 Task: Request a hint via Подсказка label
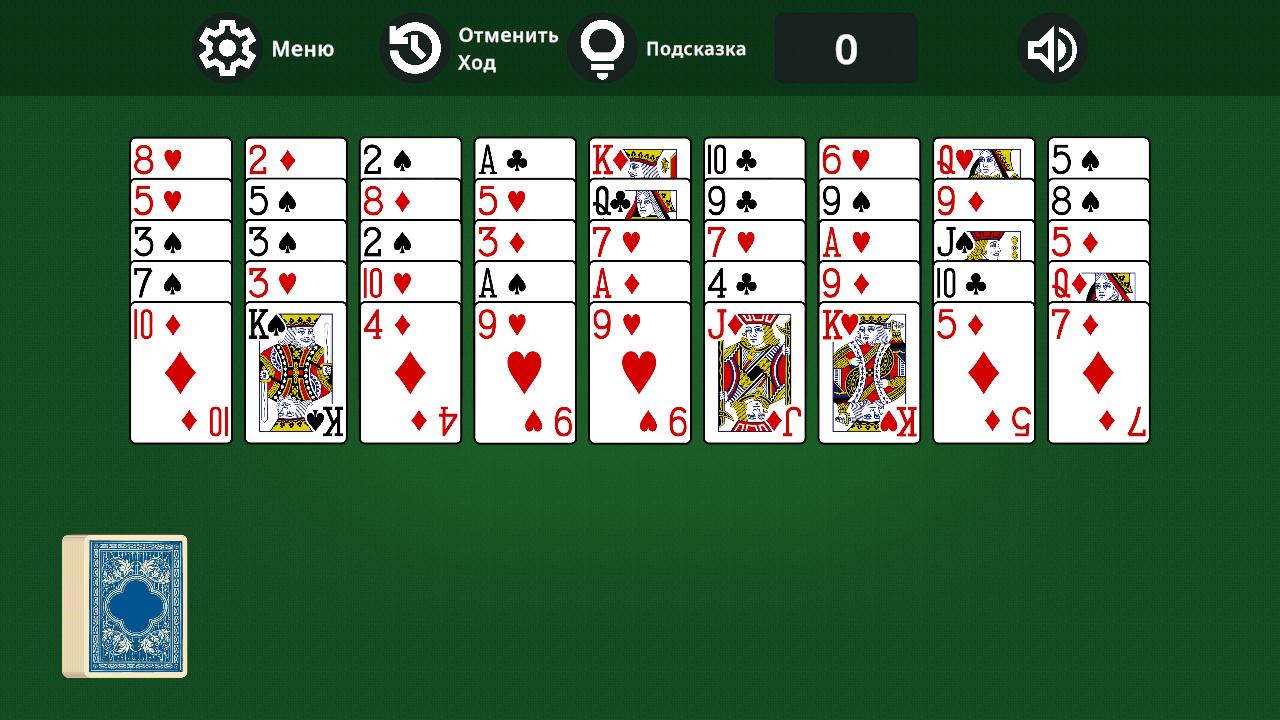(697, 48)
